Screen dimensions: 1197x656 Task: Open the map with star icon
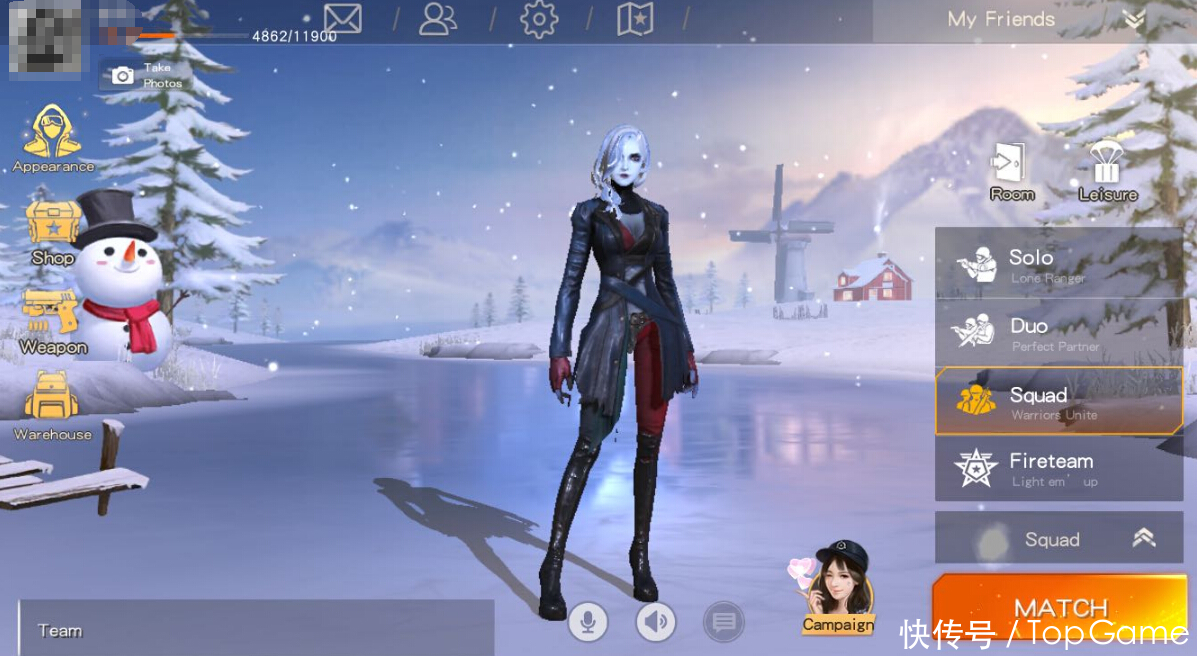635,19
